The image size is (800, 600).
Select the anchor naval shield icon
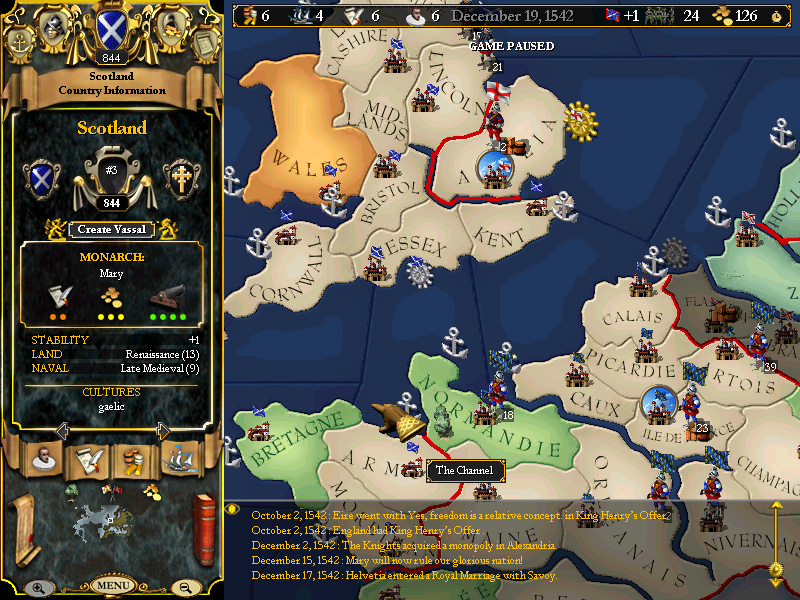[x=19, y=42]
